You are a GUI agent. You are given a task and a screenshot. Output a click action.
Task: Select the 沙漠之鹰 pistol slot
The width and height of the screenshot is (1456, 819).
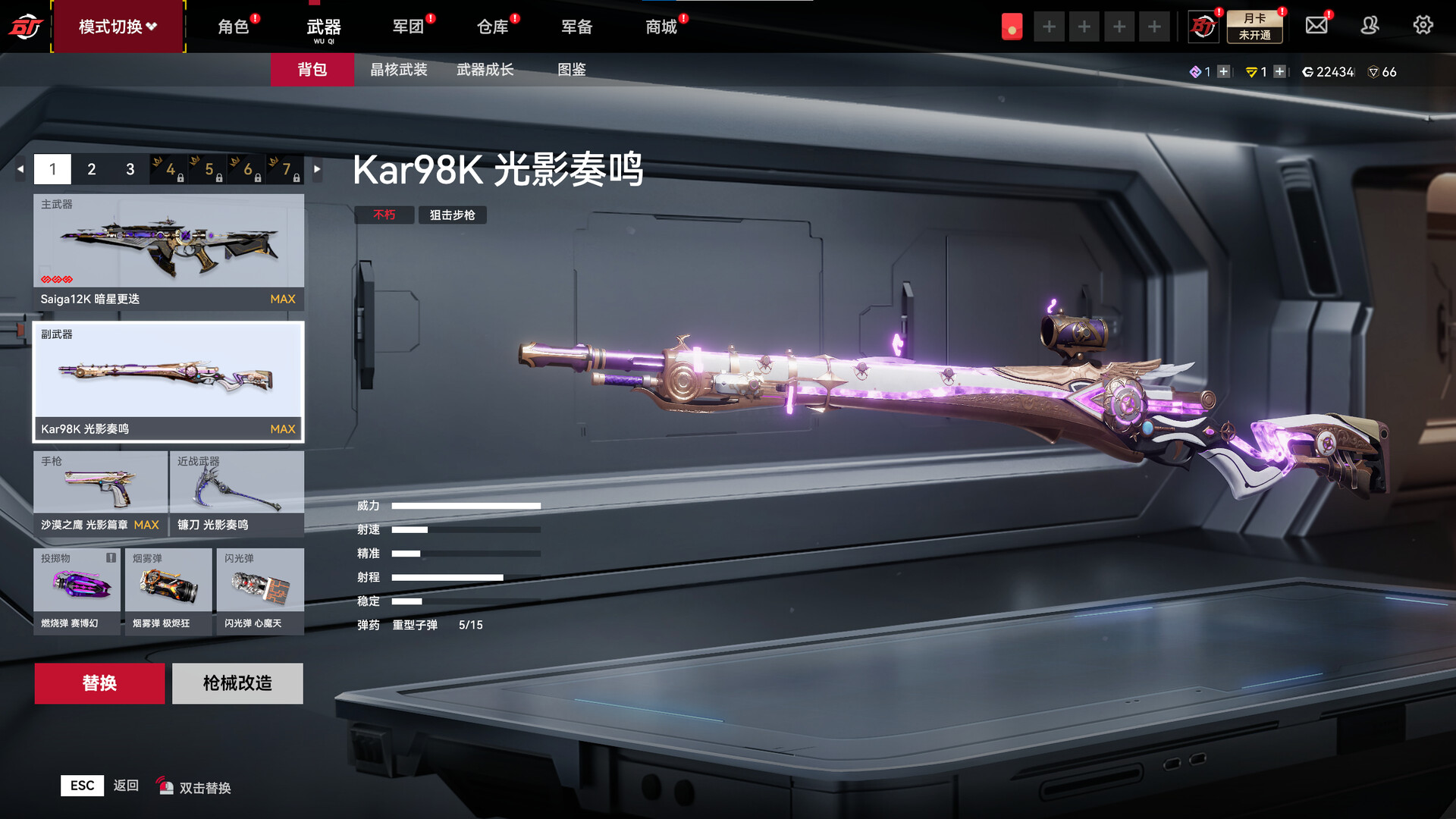(100, 493)
